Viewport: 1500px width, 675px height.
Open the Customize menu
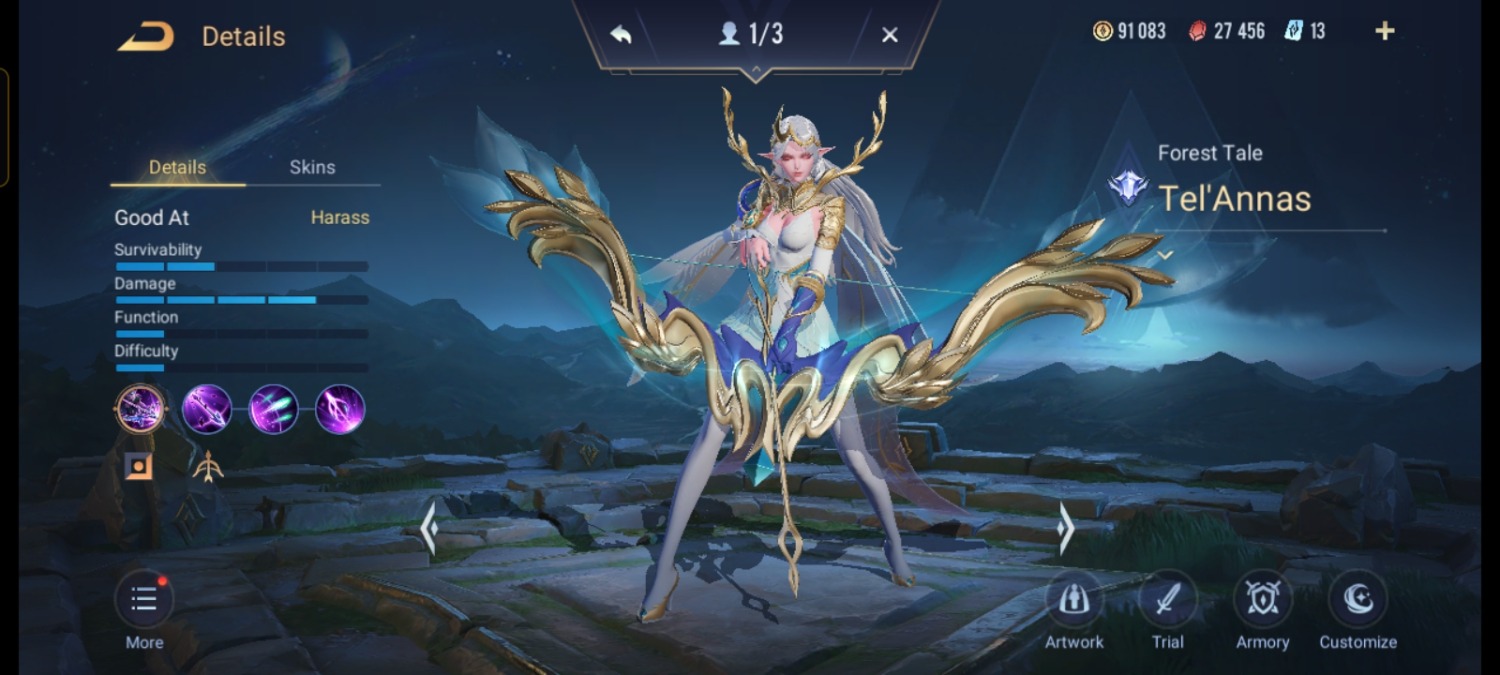(1357, 599)
